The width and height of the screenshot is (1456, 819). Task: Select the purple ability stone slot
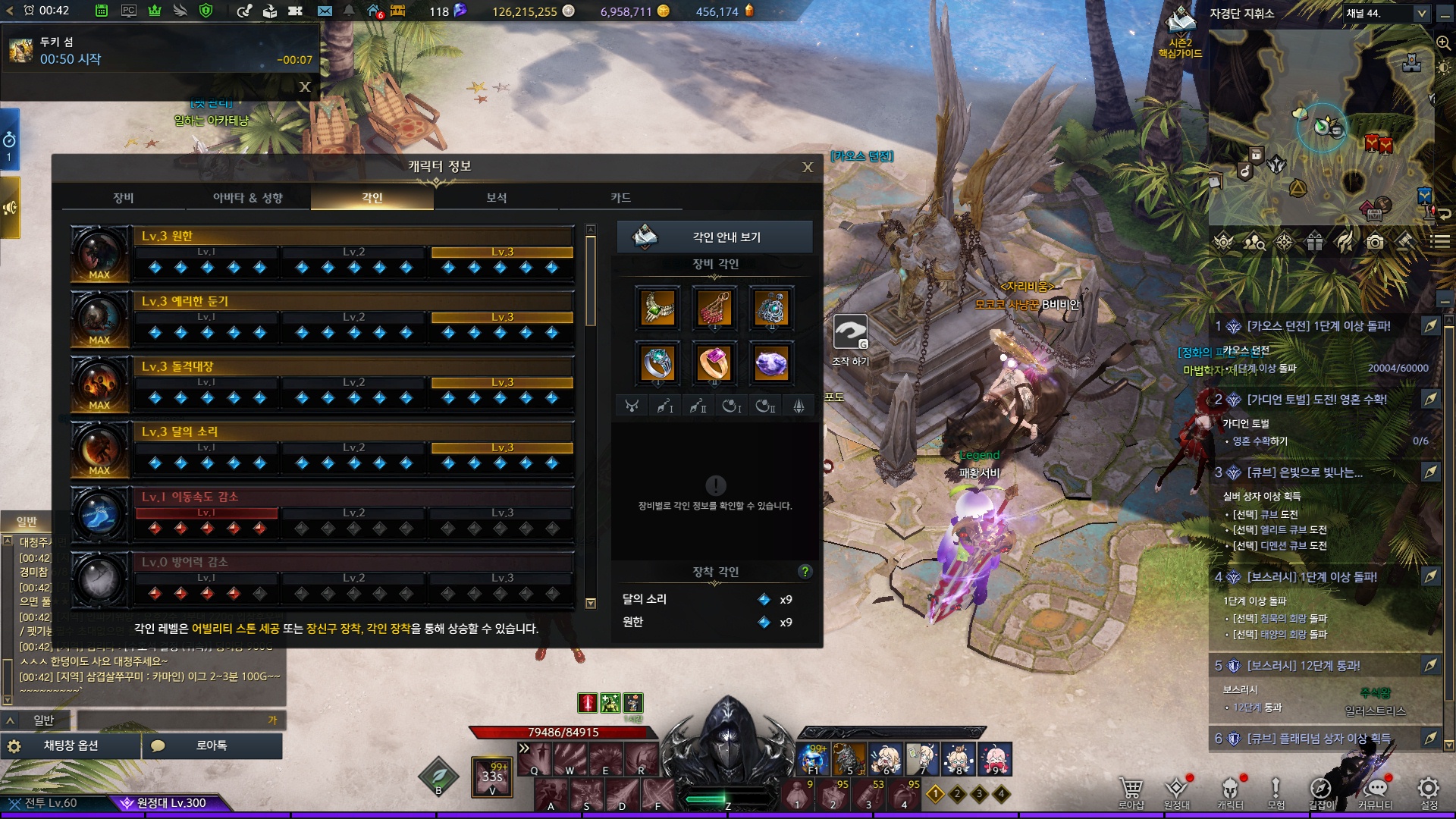tap(771, 363)
